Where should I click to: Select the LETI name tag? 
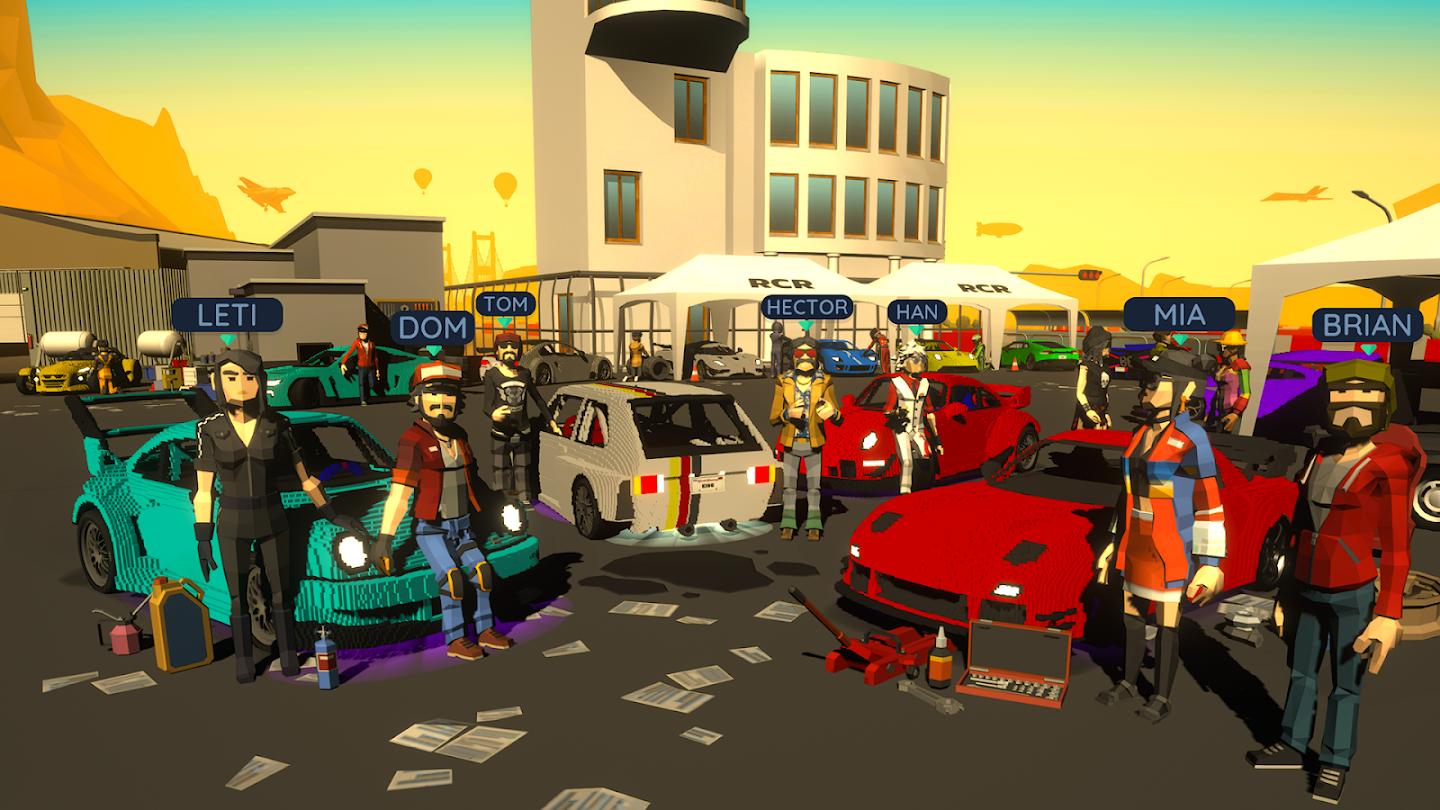228,315
